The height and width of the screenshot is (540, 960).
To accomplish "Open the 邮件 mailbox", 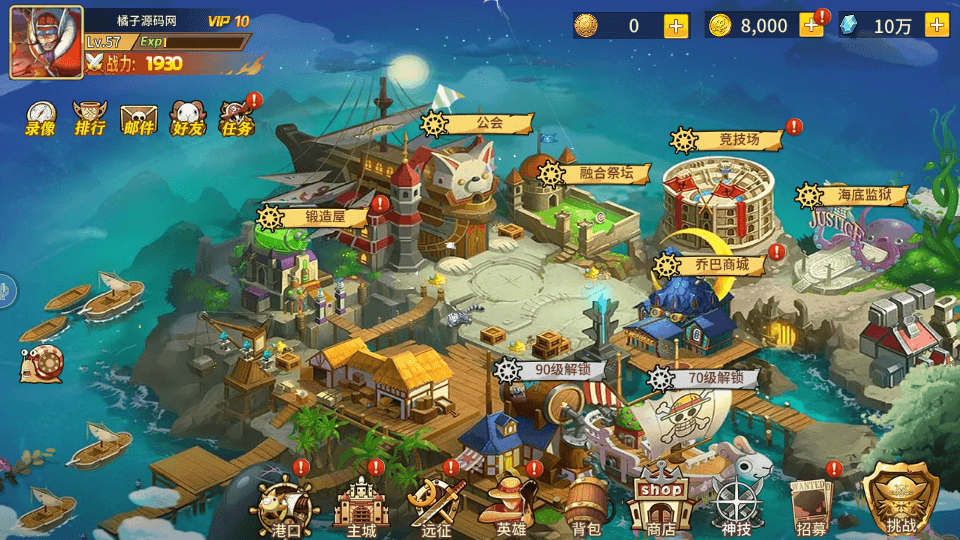I will (139, 118).
